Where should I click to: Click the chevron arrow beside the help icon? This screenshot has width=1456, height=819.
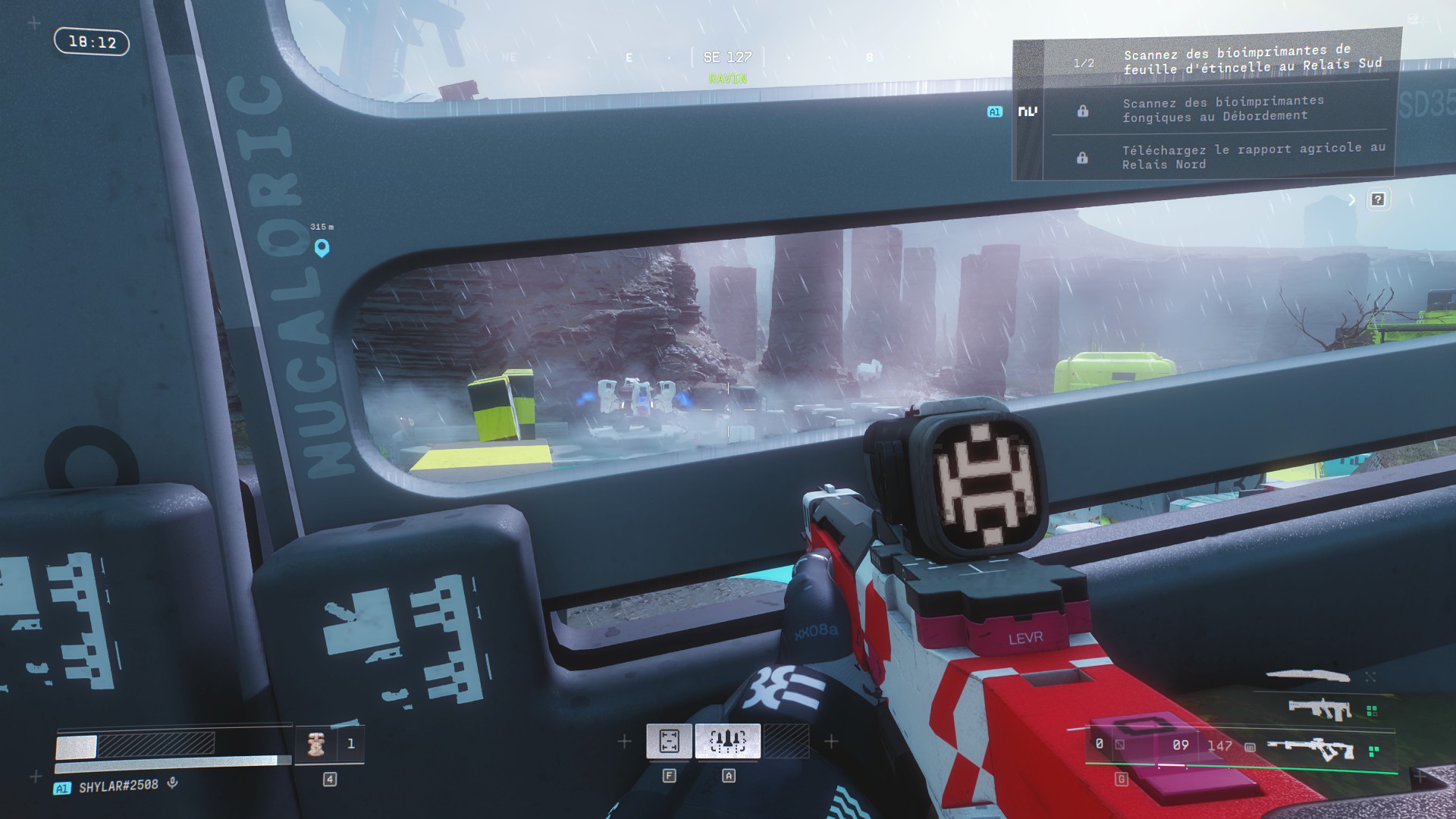(x=1351, y=199)
